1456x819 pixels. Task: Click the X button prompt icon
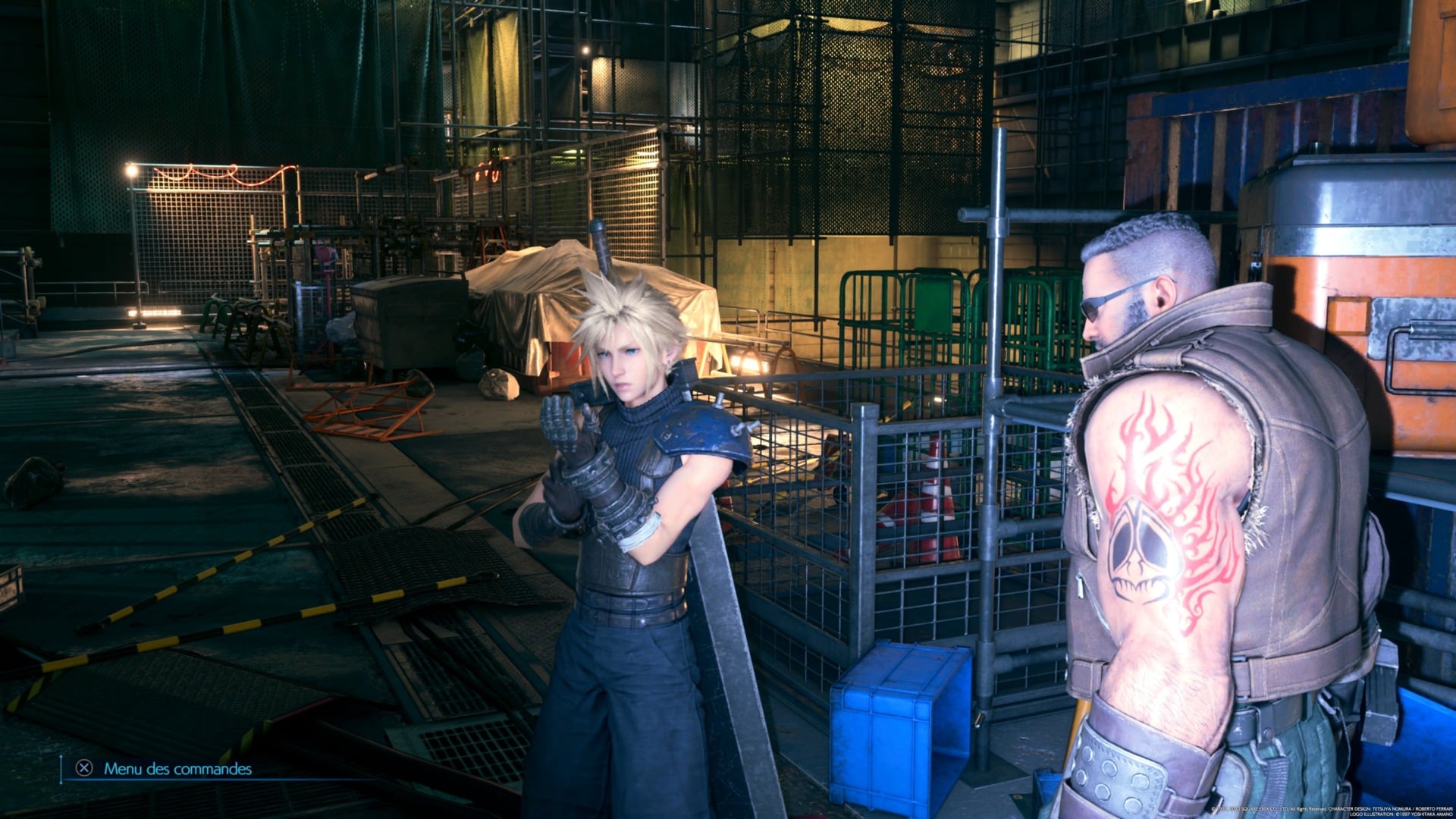(x=86, y=770)
